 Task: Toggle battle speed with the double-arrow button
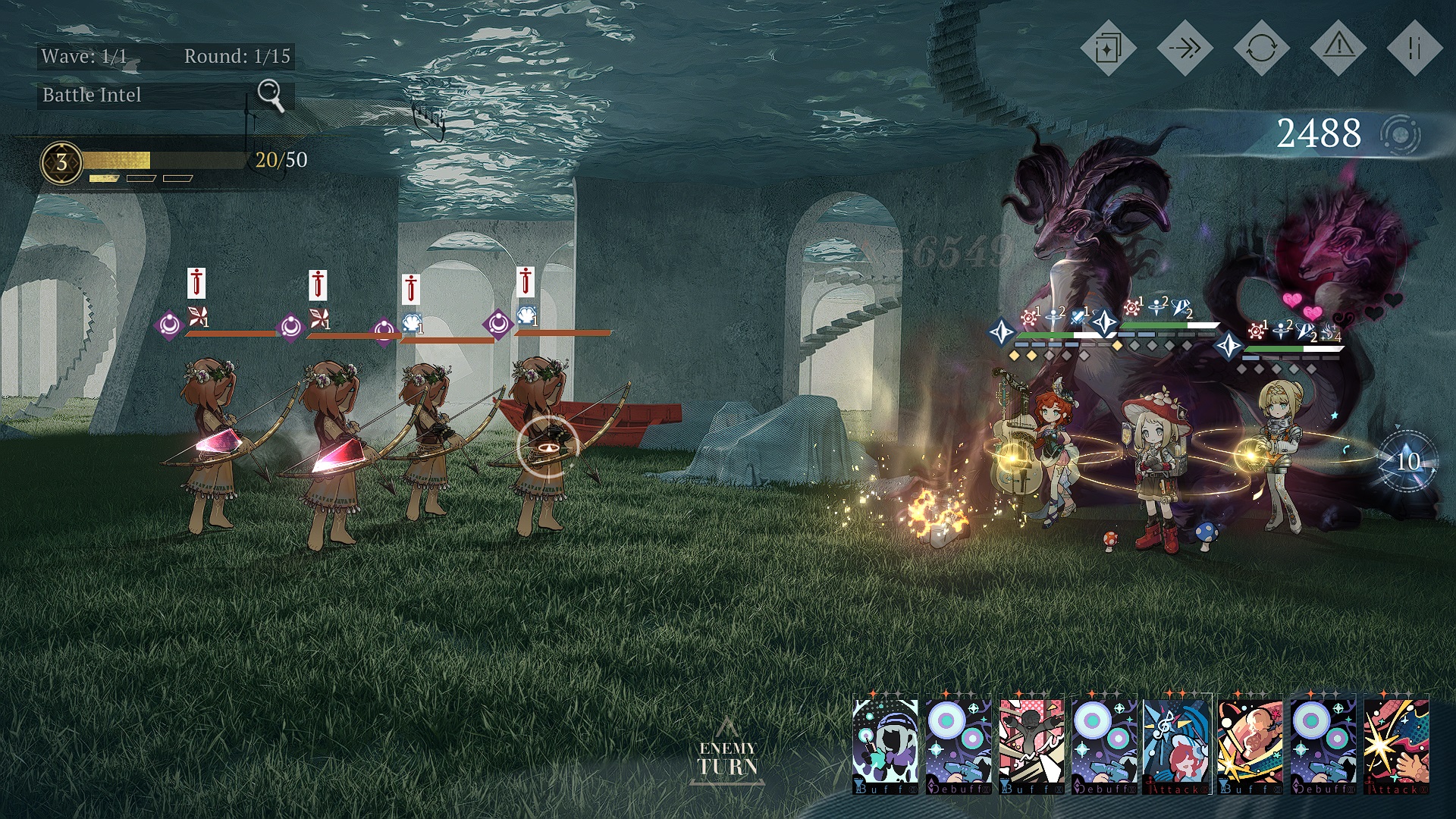[x=1185, y=49]
